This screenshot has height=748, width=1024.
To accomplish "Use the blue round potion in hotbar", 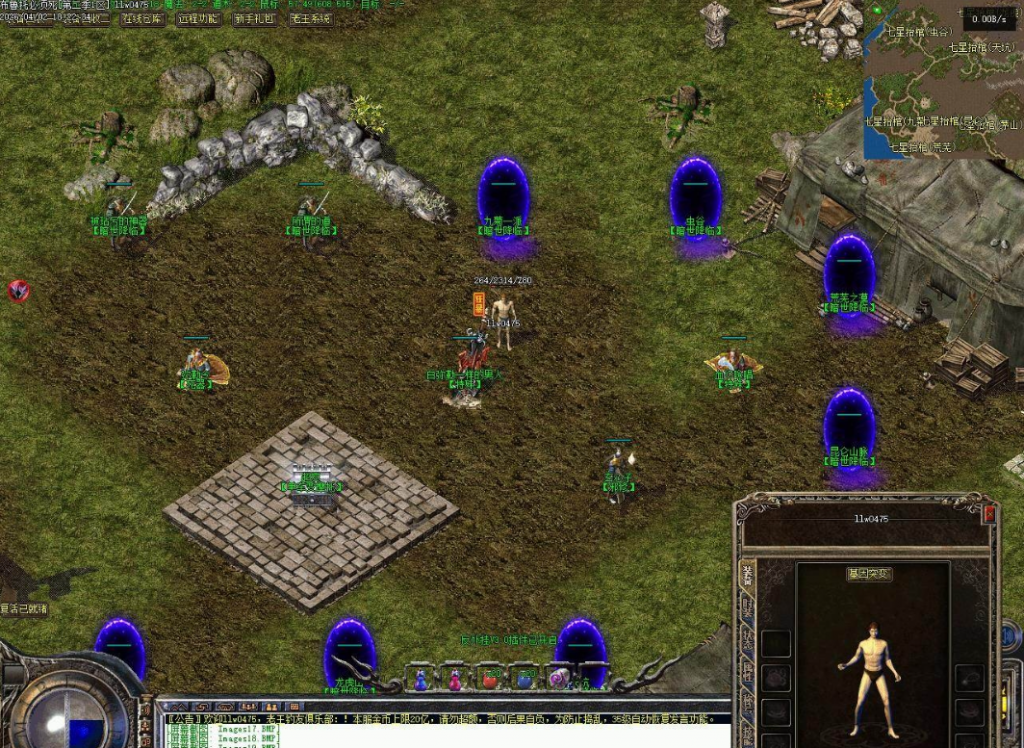I will click(523, 679).
